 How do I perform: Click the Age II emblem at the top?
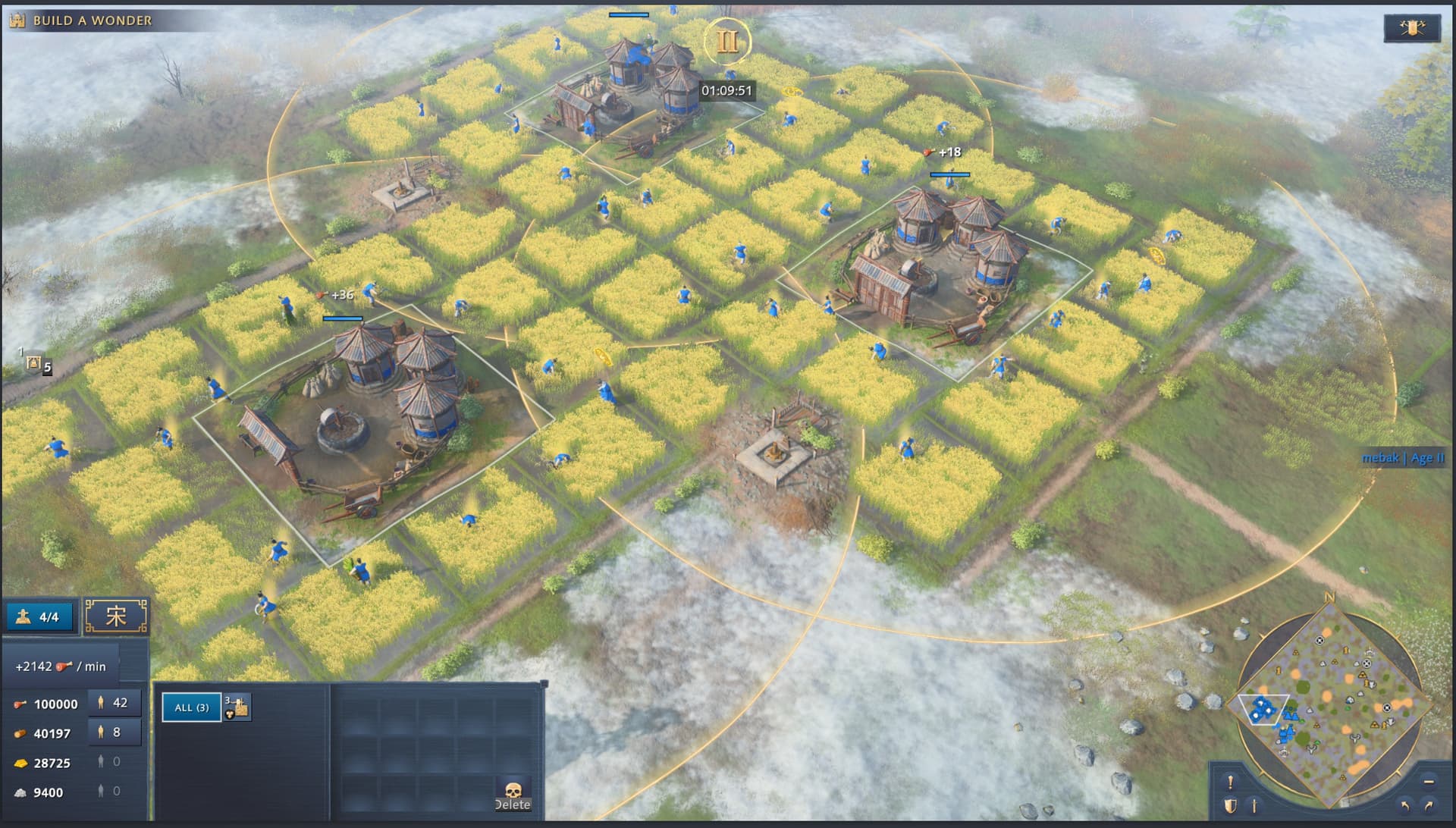pyautogui.click(x=726, y=41)
